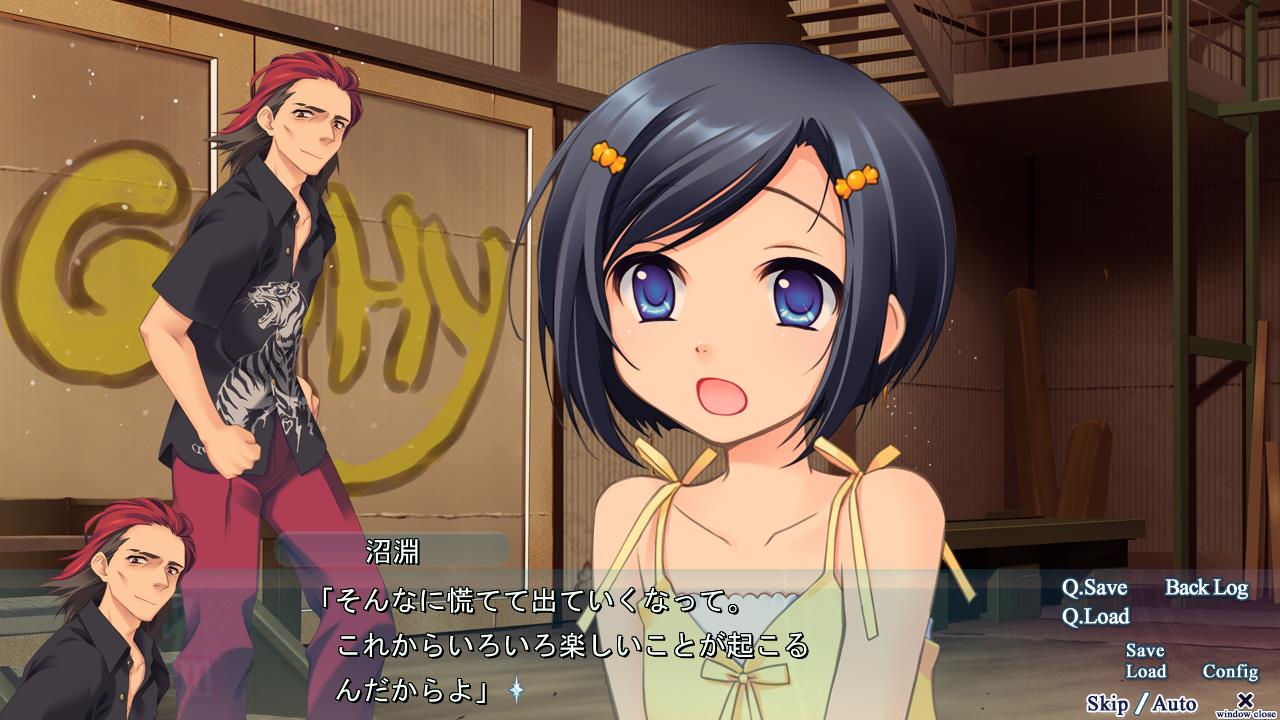This screenshot has width=1280, height=720.
Task: Toggle Auto text advance
Action: (x=1174, y=704)
